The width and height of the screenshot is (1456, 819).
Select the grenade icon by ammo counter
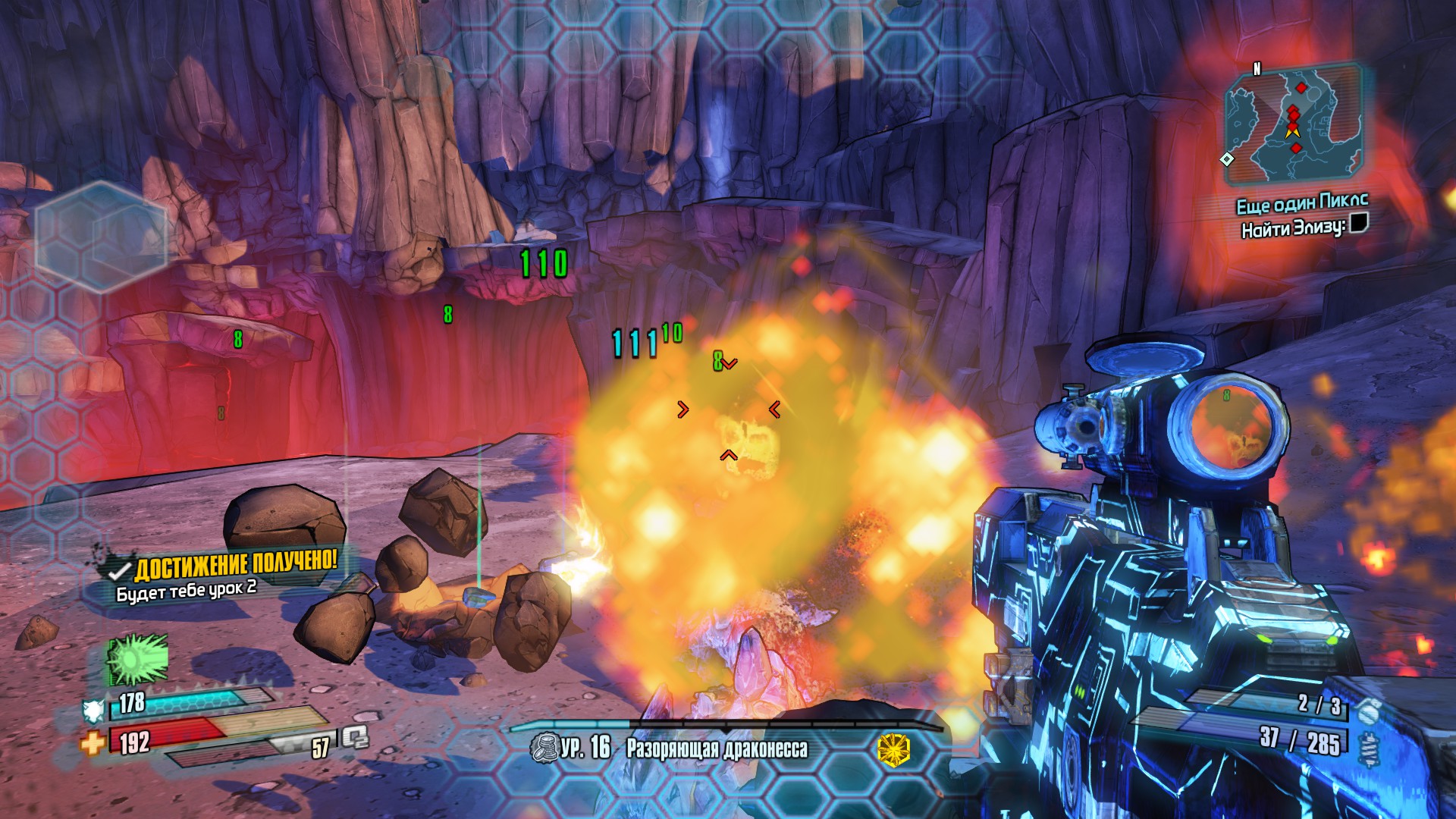coord(1367,711)
